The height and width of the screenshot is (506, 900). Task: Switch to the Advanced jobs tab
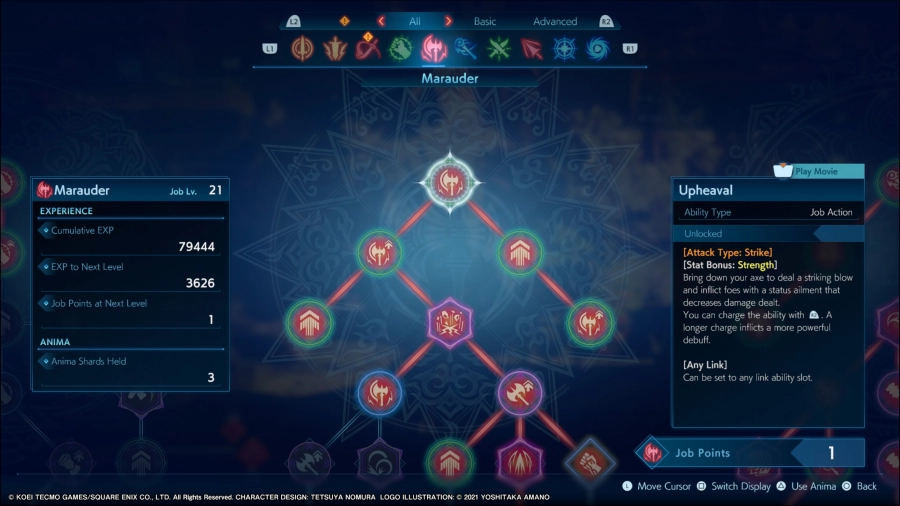pos(555,21)
